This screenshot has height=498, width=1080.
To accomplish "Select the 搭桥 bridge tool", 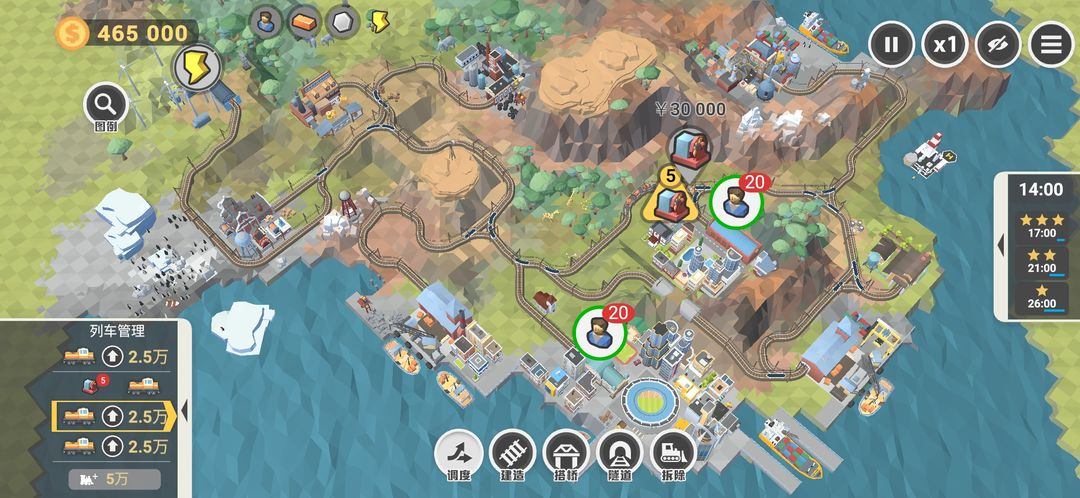I will coord(567,454).
